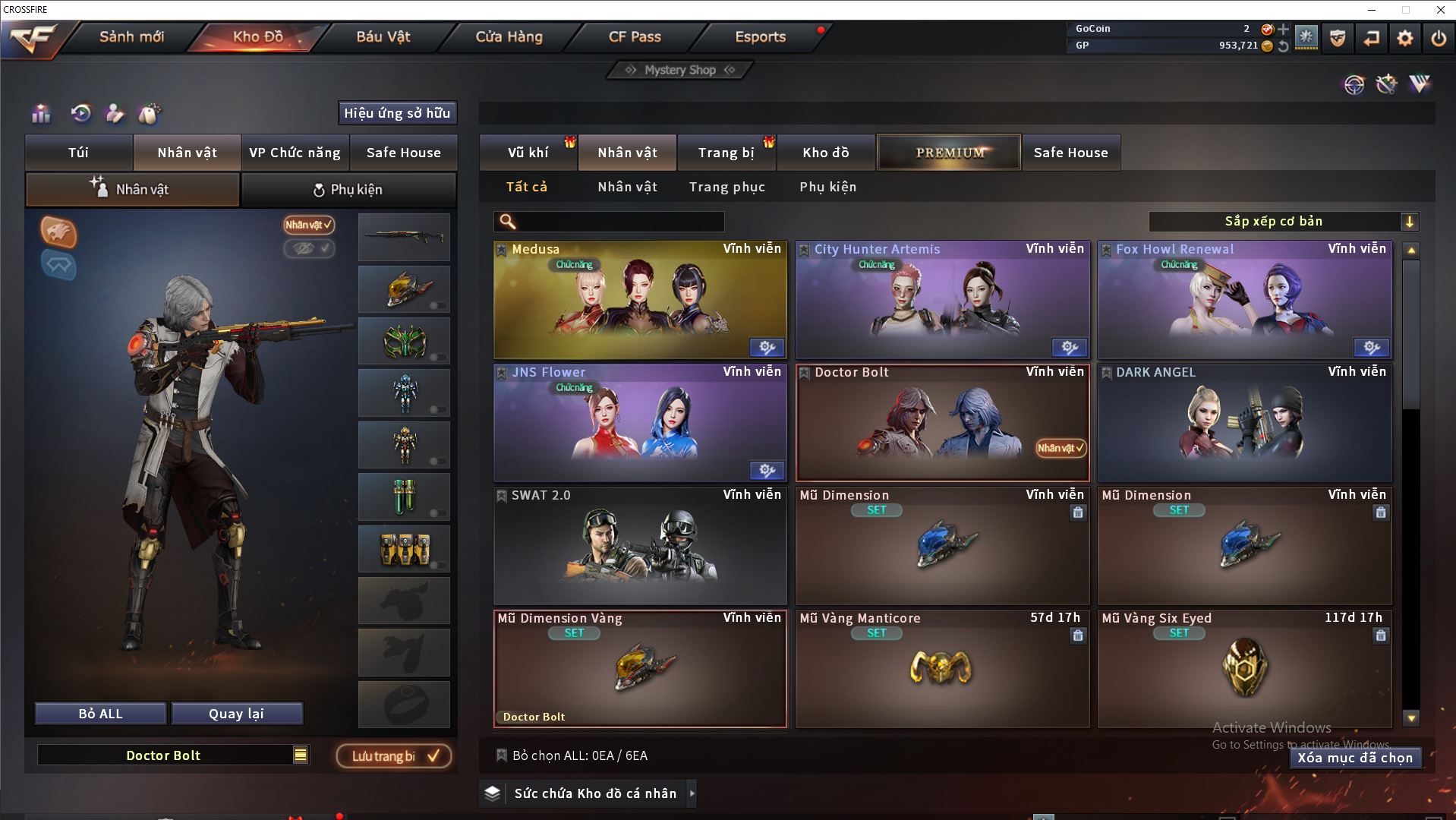Open the Sảnh mới lobby menu
The height and width of the screenshot is (820, 1456).
point(131,36)
